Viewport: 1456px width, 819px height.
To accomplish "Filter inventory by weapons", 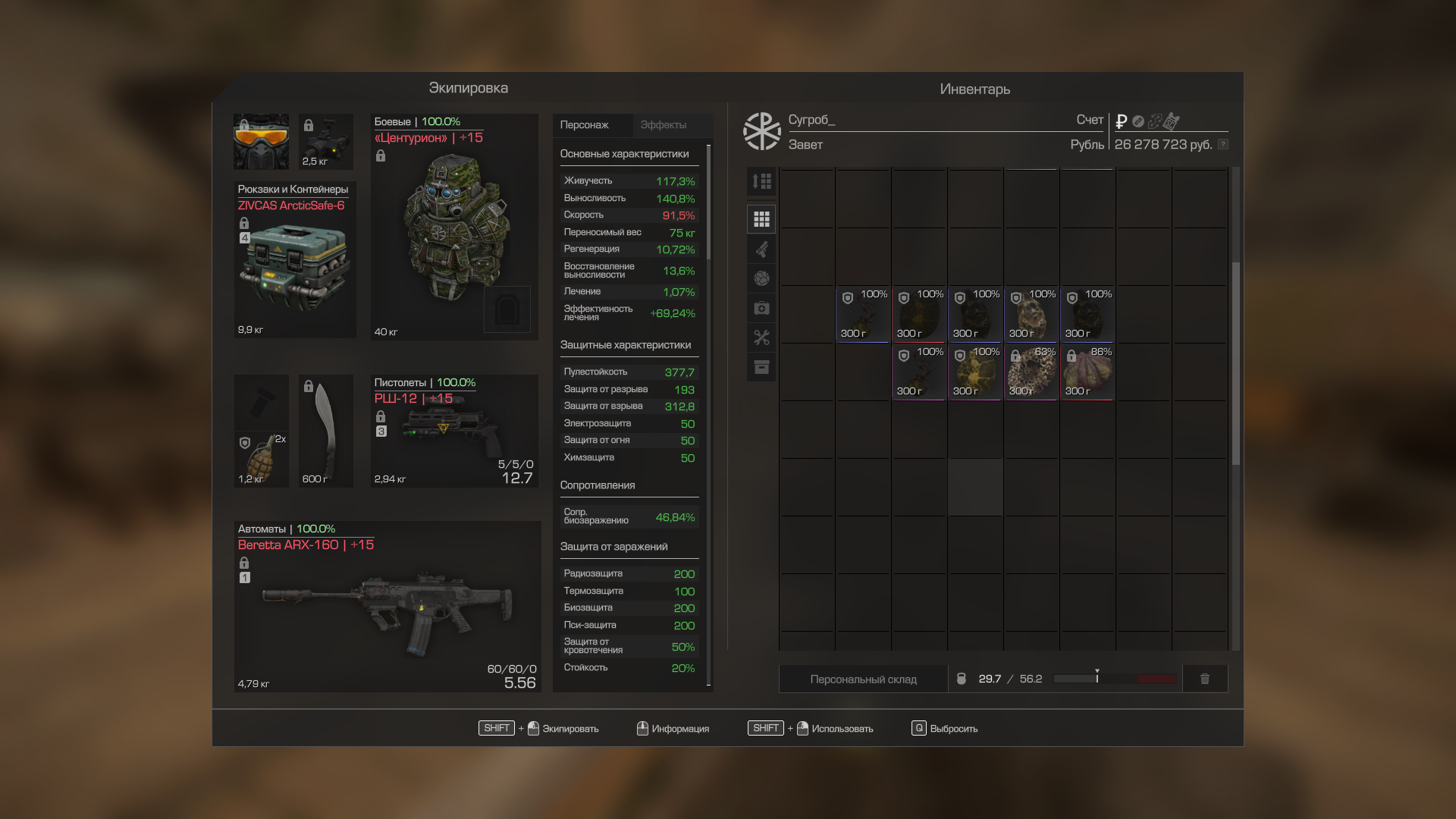I will coord(761,249).
